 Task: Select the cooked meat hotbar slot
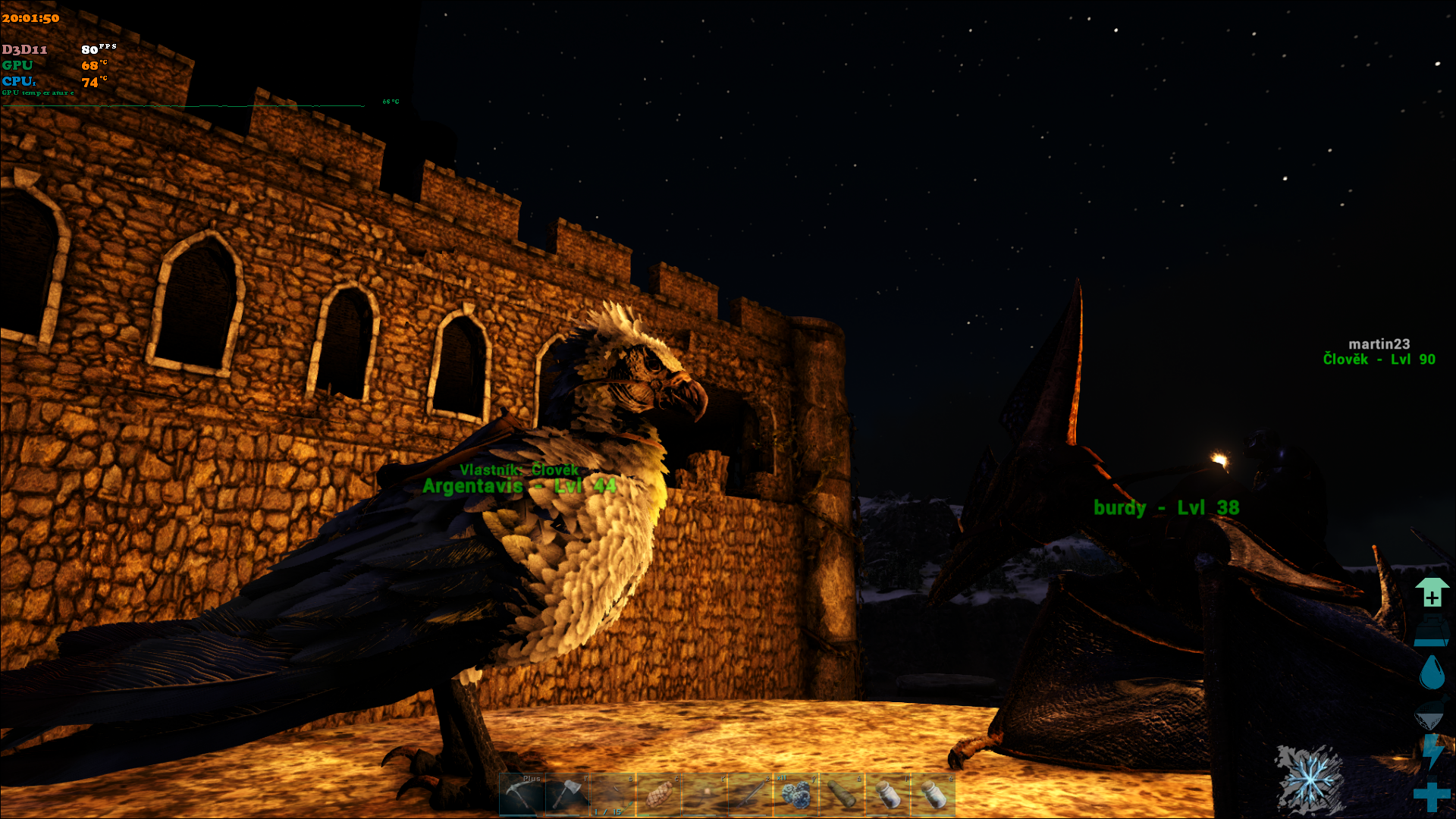coord(658,795)
